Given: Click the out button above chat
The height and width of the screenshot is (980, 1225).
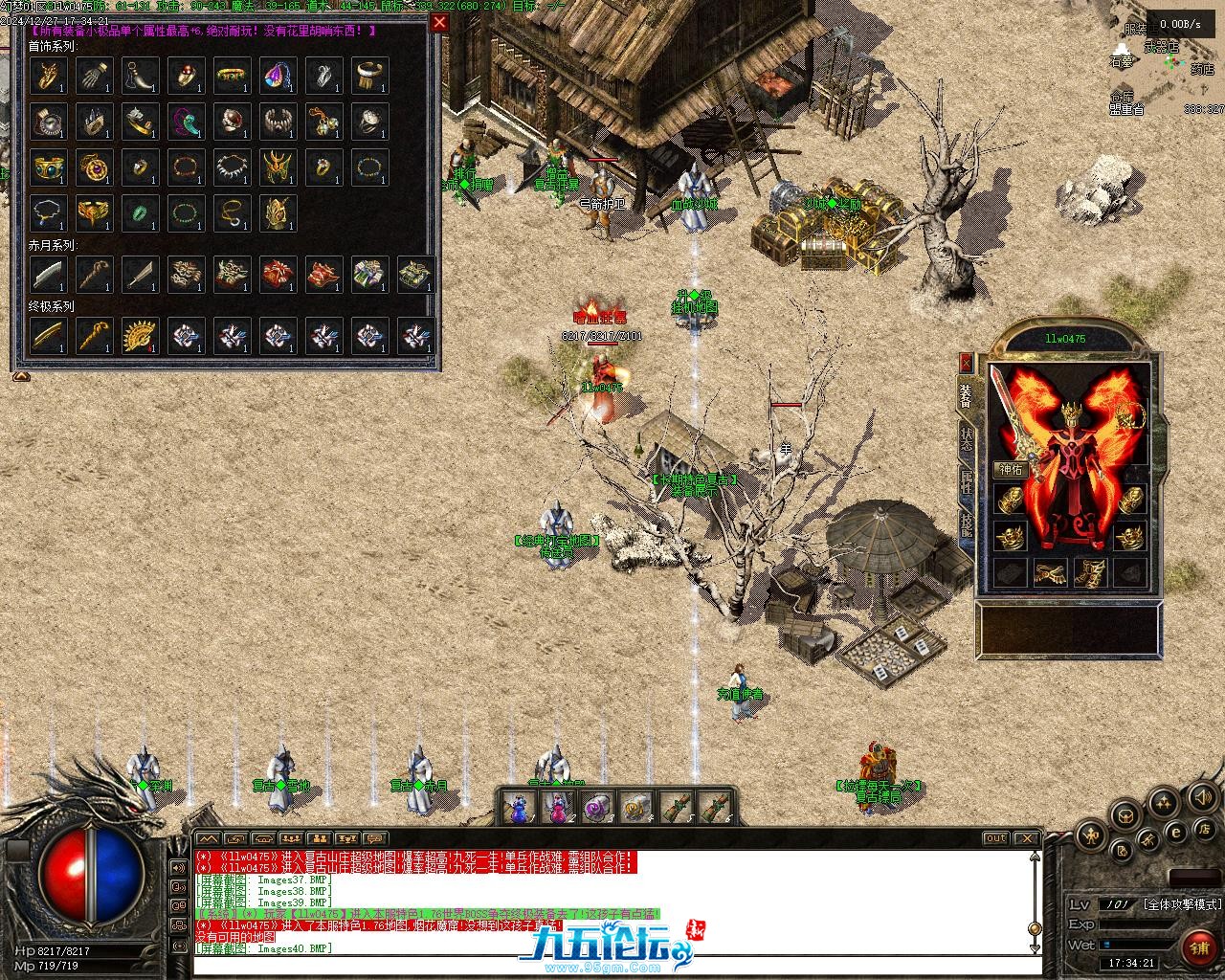Looking at the screenshot, I should [x=996, y=838].
